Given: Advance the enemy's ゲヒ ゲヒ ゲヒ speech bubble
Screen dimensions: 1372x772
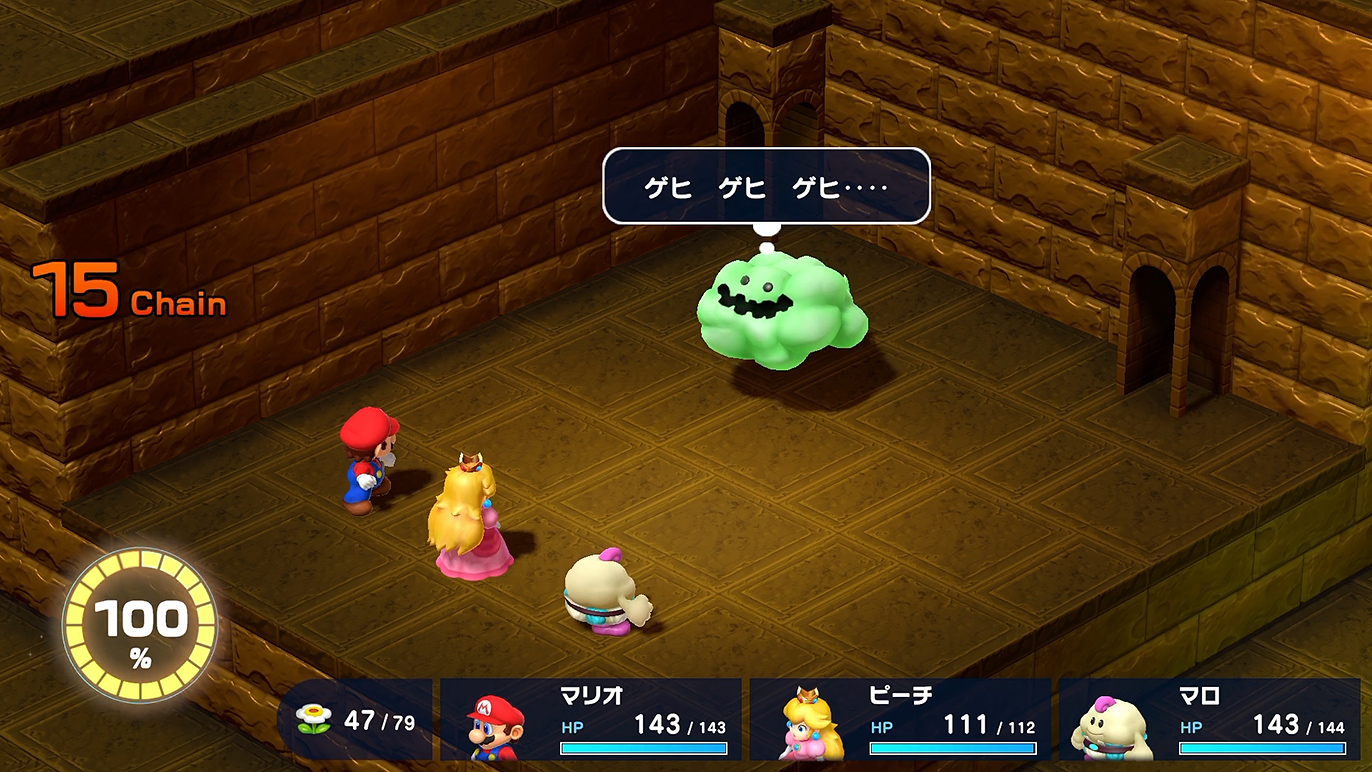Looking at the screenshot, I should (766, 186).
